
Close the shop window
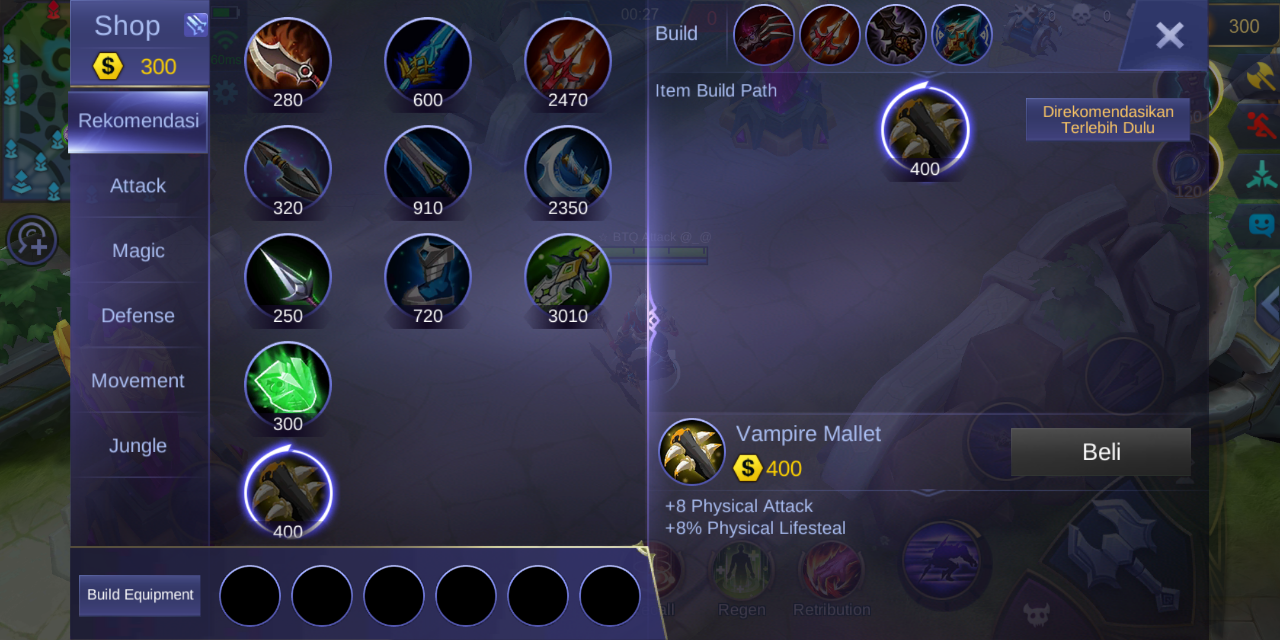(x=1169, y=36)
